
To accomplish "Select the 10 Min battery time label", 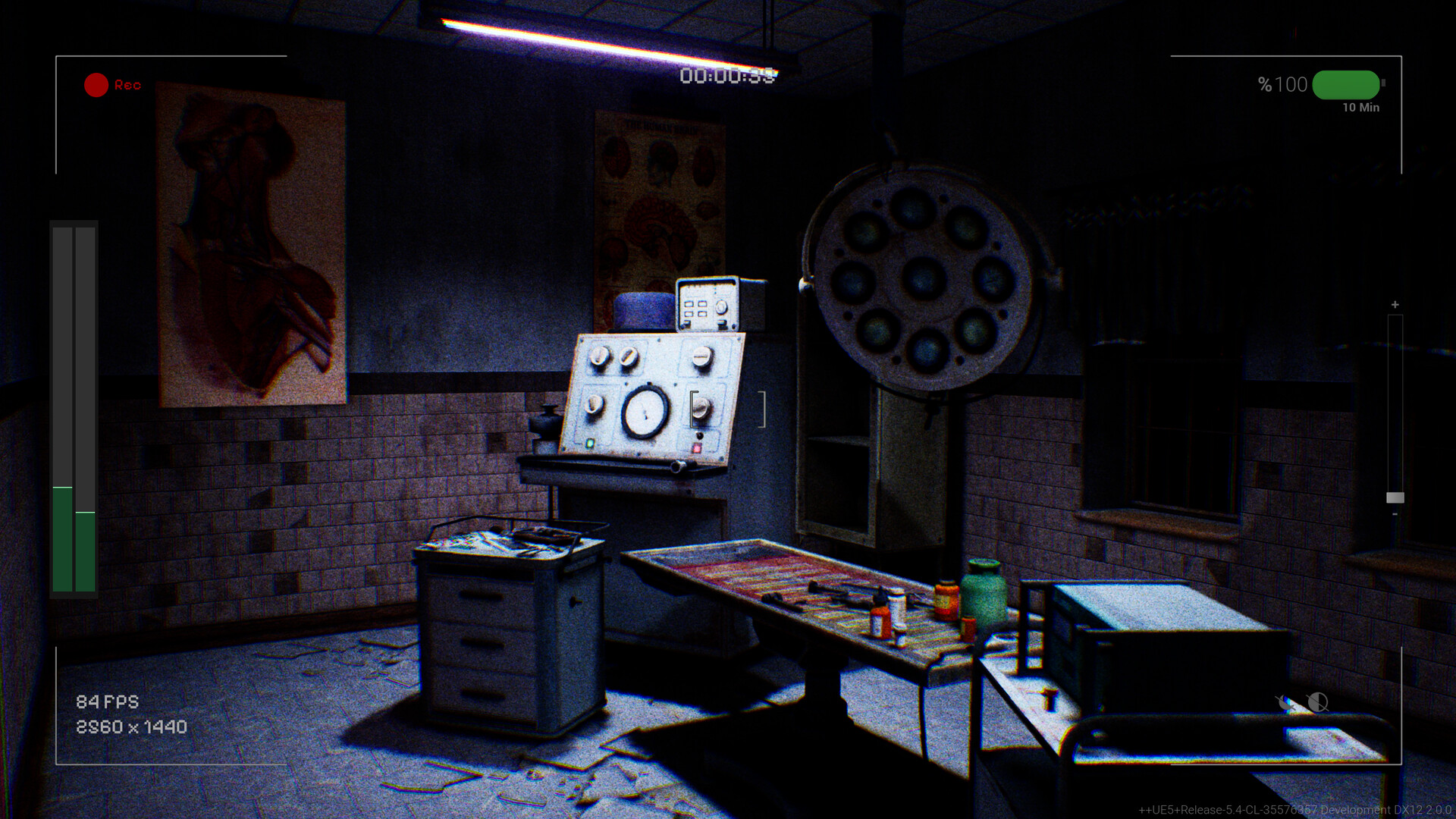I will tap(1361, 108).
